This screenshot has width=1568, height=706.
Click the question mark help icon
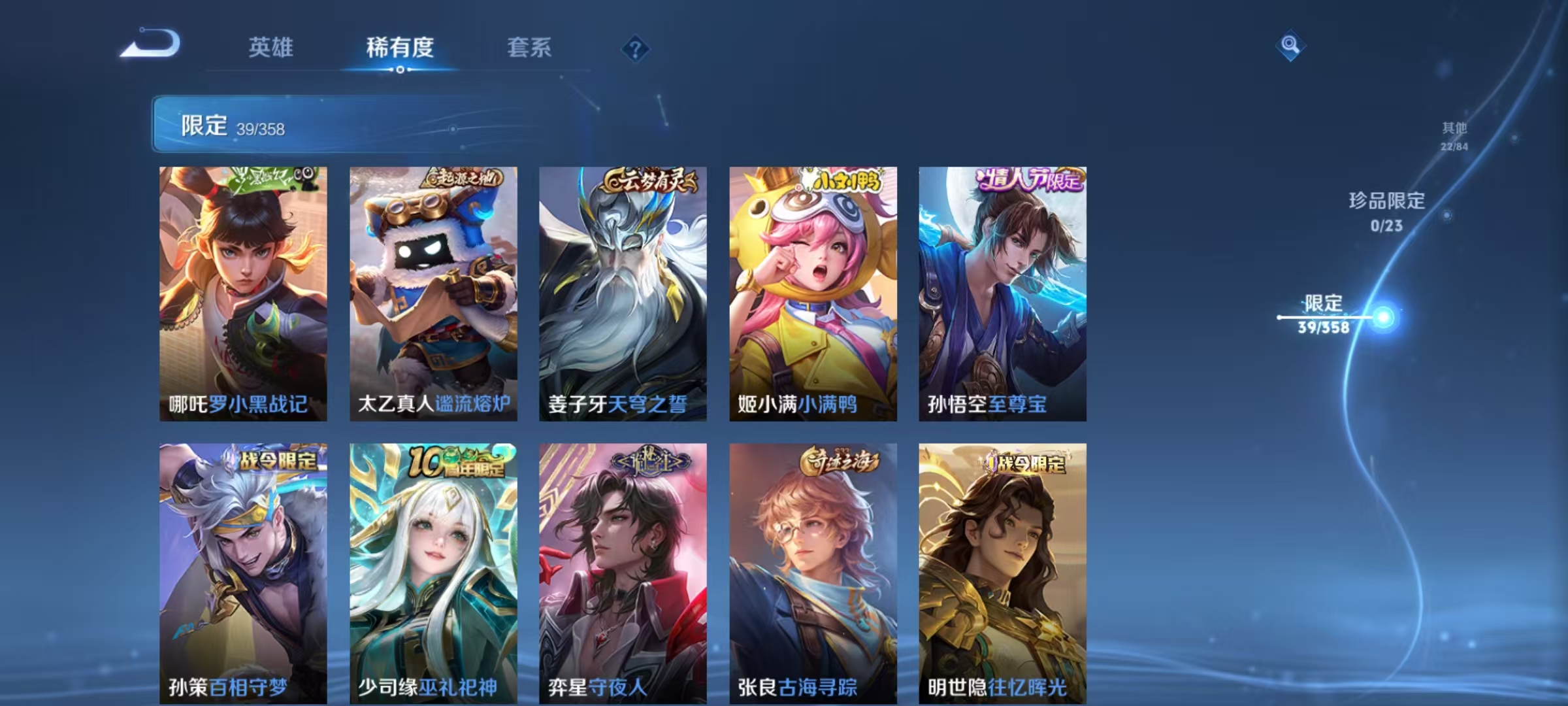(x=636, y=46)
